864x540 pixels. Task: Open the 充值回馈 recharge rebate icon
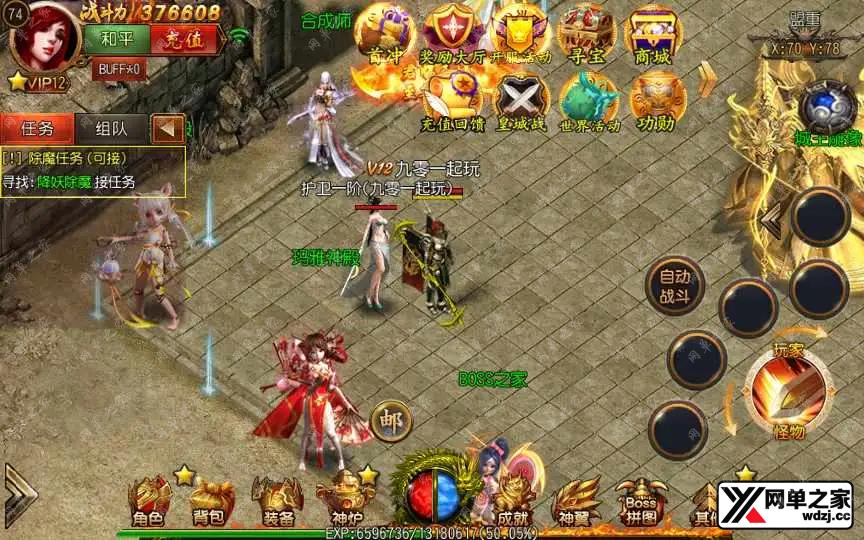(453, 102)
